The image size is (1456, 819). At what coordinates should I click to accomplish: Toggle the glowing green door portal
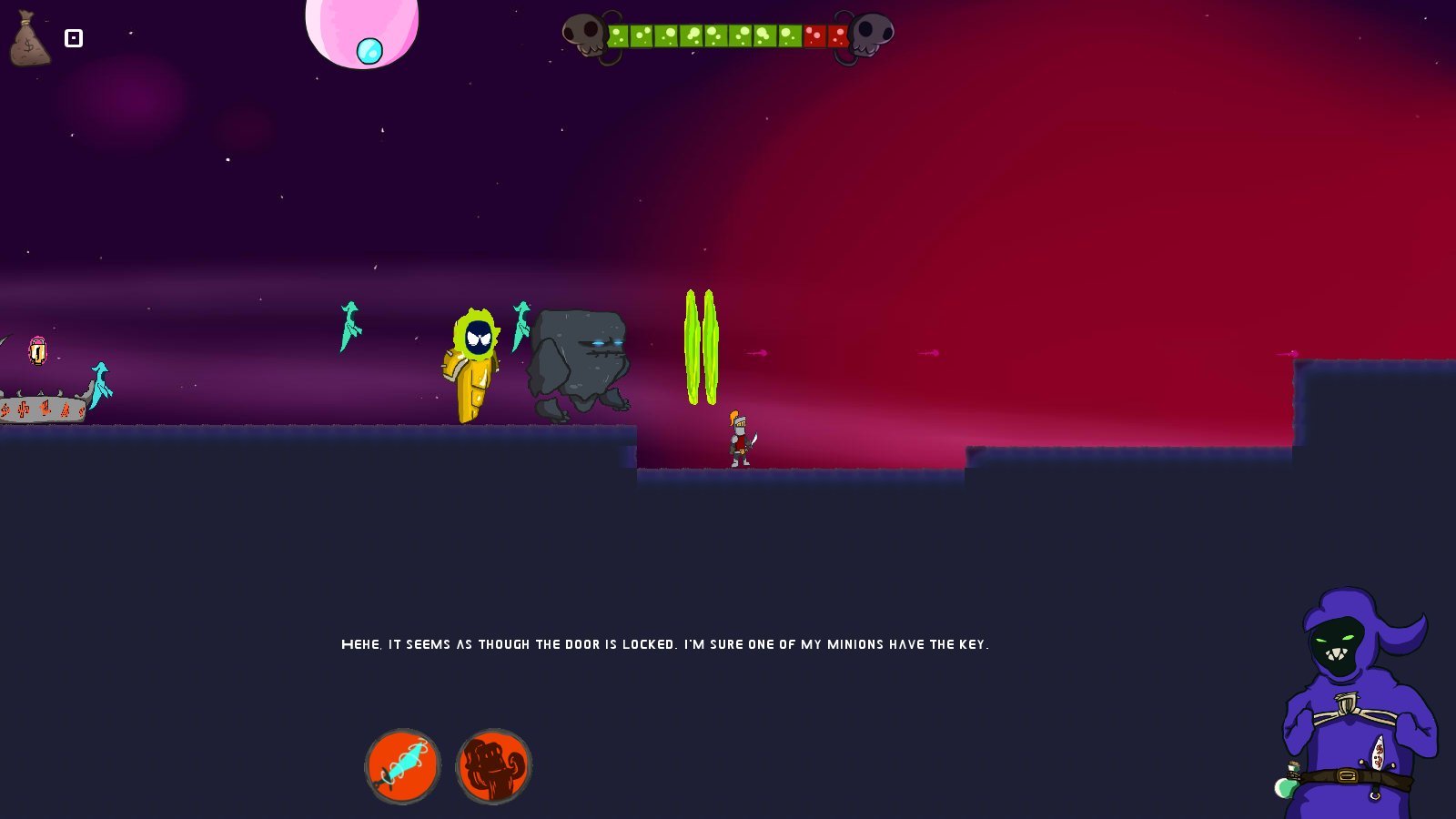click(701, 349)
